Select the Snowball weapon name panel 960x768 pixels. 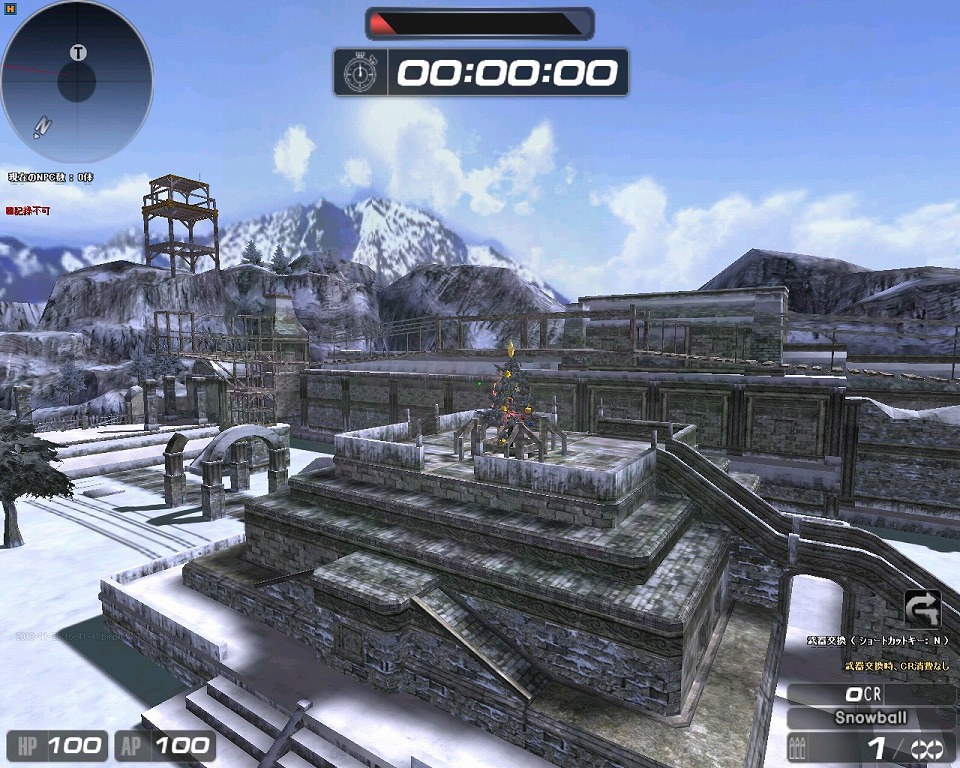(870, 717)
